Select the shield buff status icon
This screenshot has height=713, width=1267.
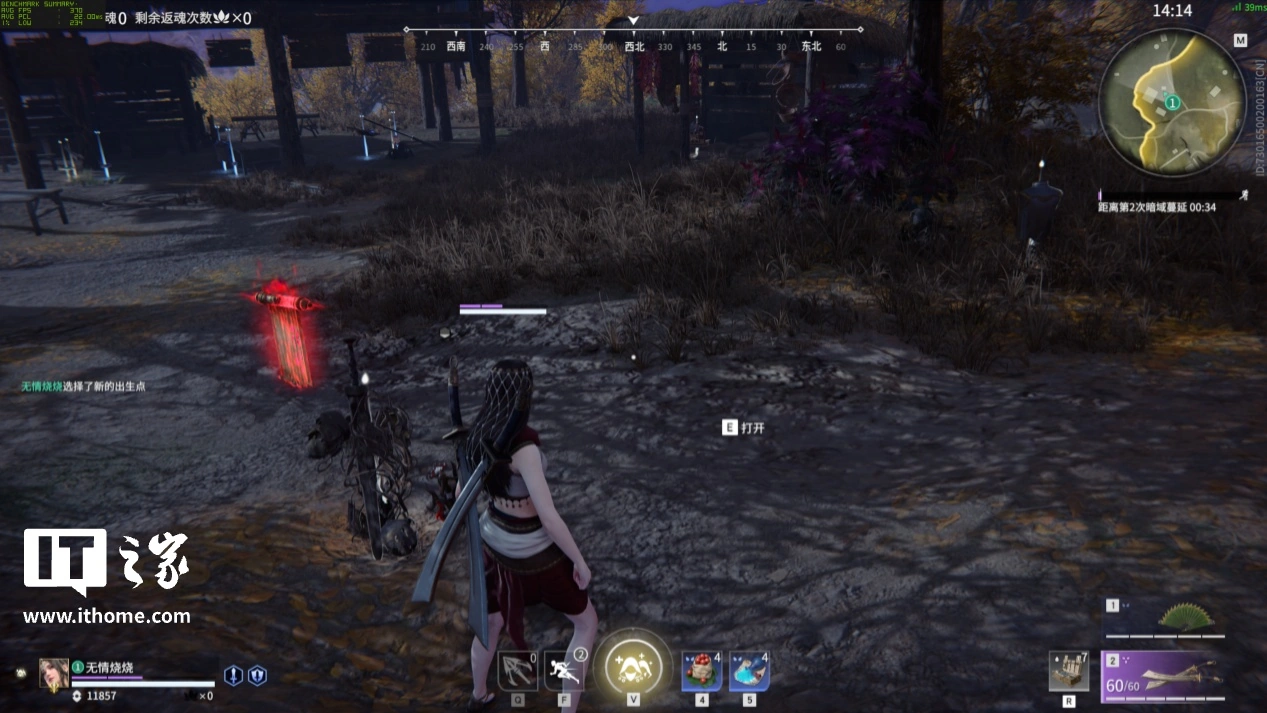tap(257, 675)
